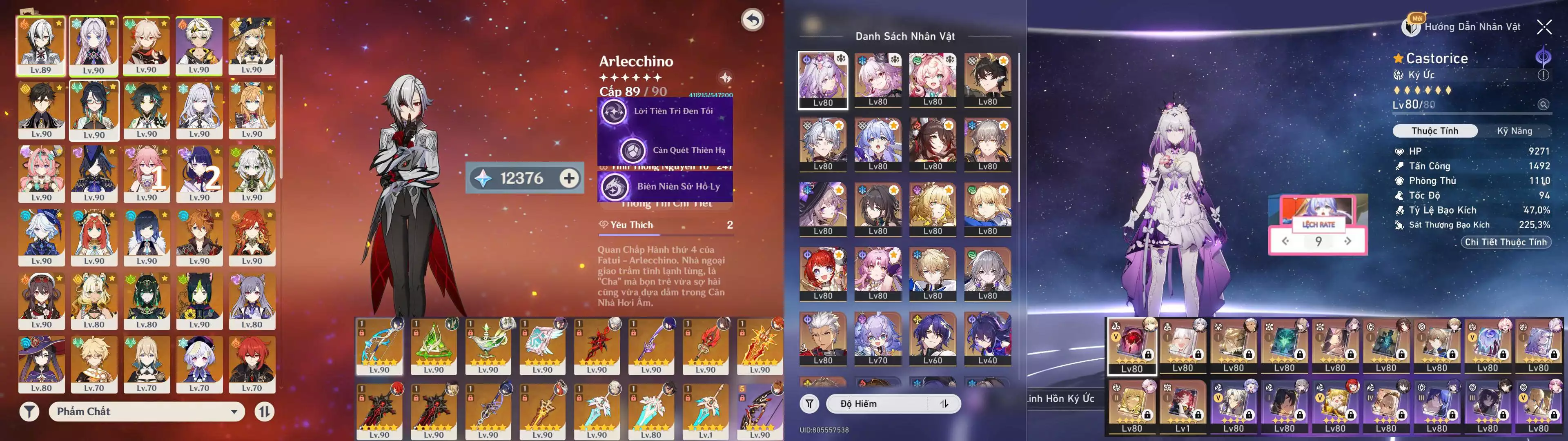Click the right arrow on Lệch Rate counter
Image resolution: width=1568 pixels, height=441 pixels.
point(1347,241)
